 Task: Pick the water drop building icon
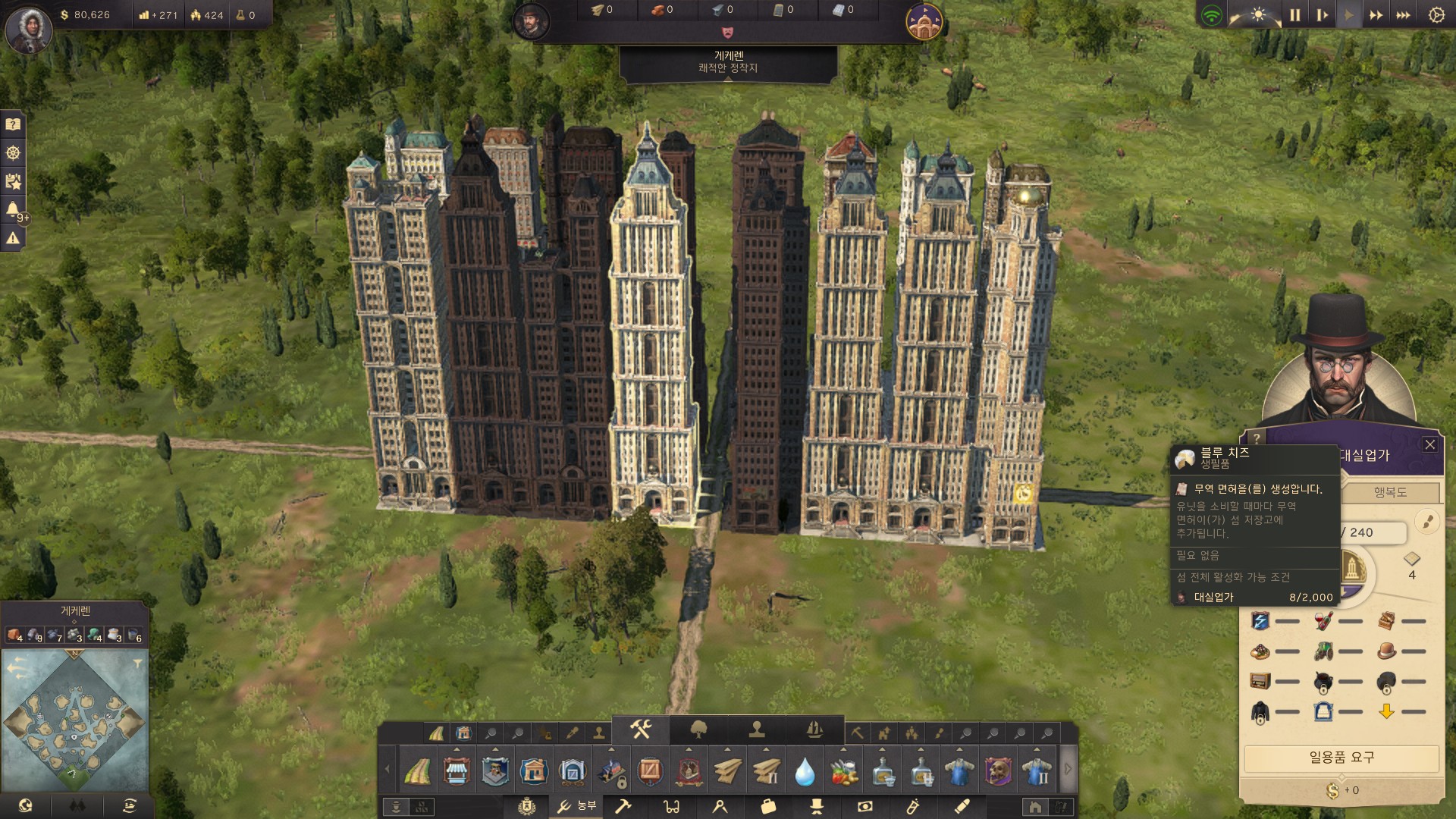pos(805,771)
